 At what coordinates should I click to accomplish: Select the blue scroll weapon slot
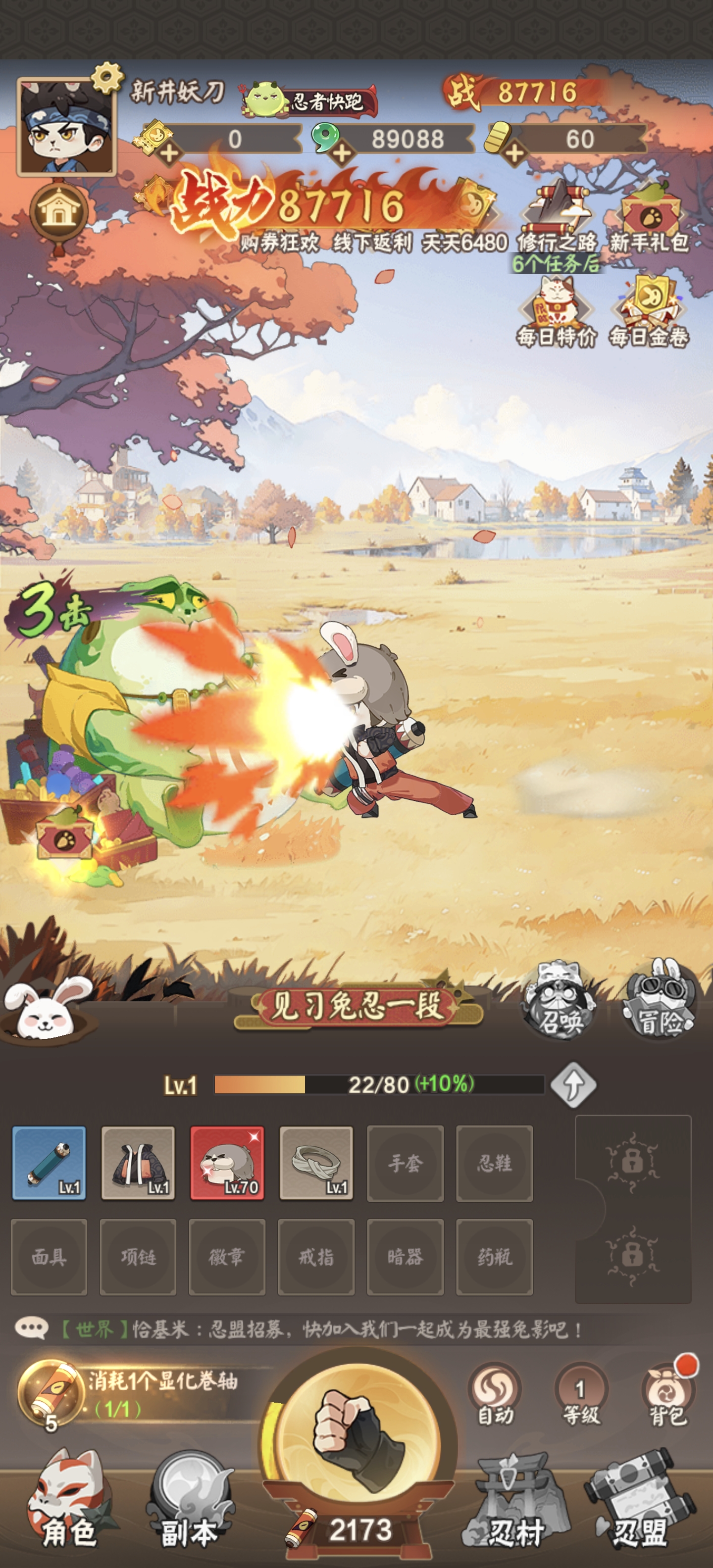click(x=50, y=1163)
